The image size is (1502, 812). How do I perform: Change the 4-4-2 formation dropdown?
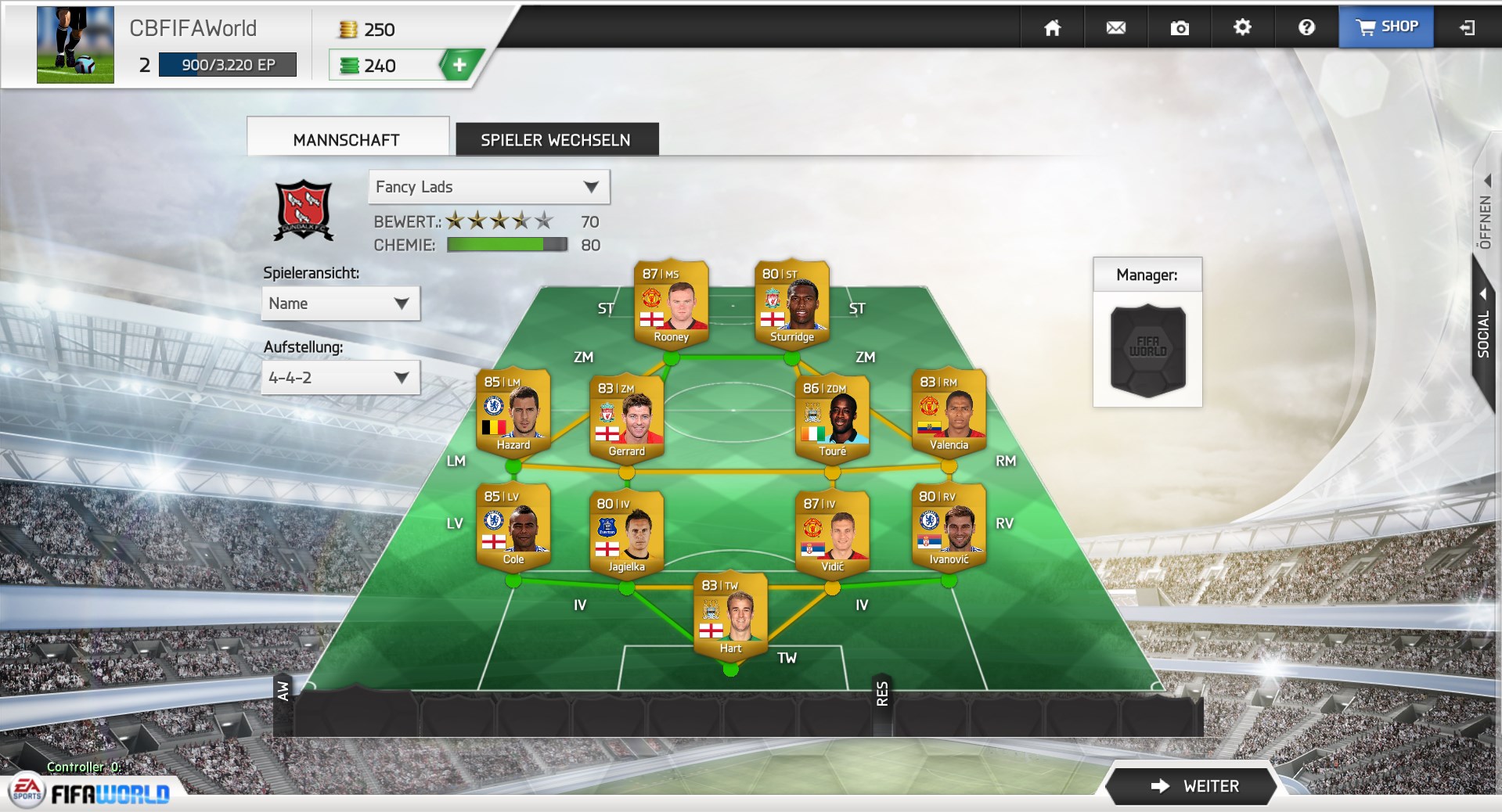pos(340,378)
